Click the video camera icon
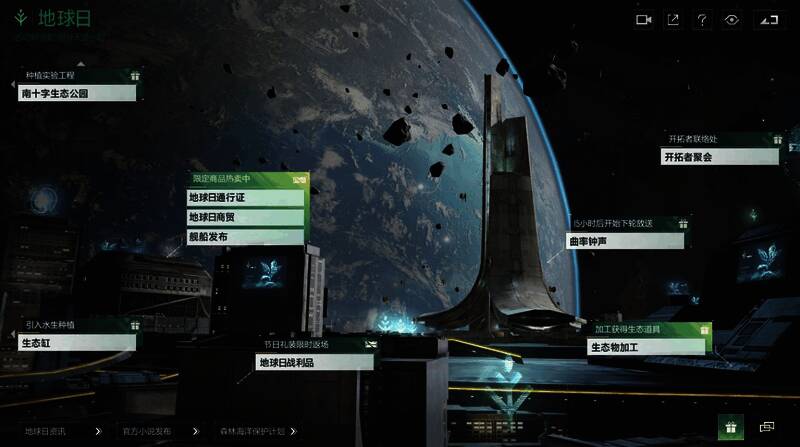The height and width of the screenshot is (447, 800). [x=644, y=20]
